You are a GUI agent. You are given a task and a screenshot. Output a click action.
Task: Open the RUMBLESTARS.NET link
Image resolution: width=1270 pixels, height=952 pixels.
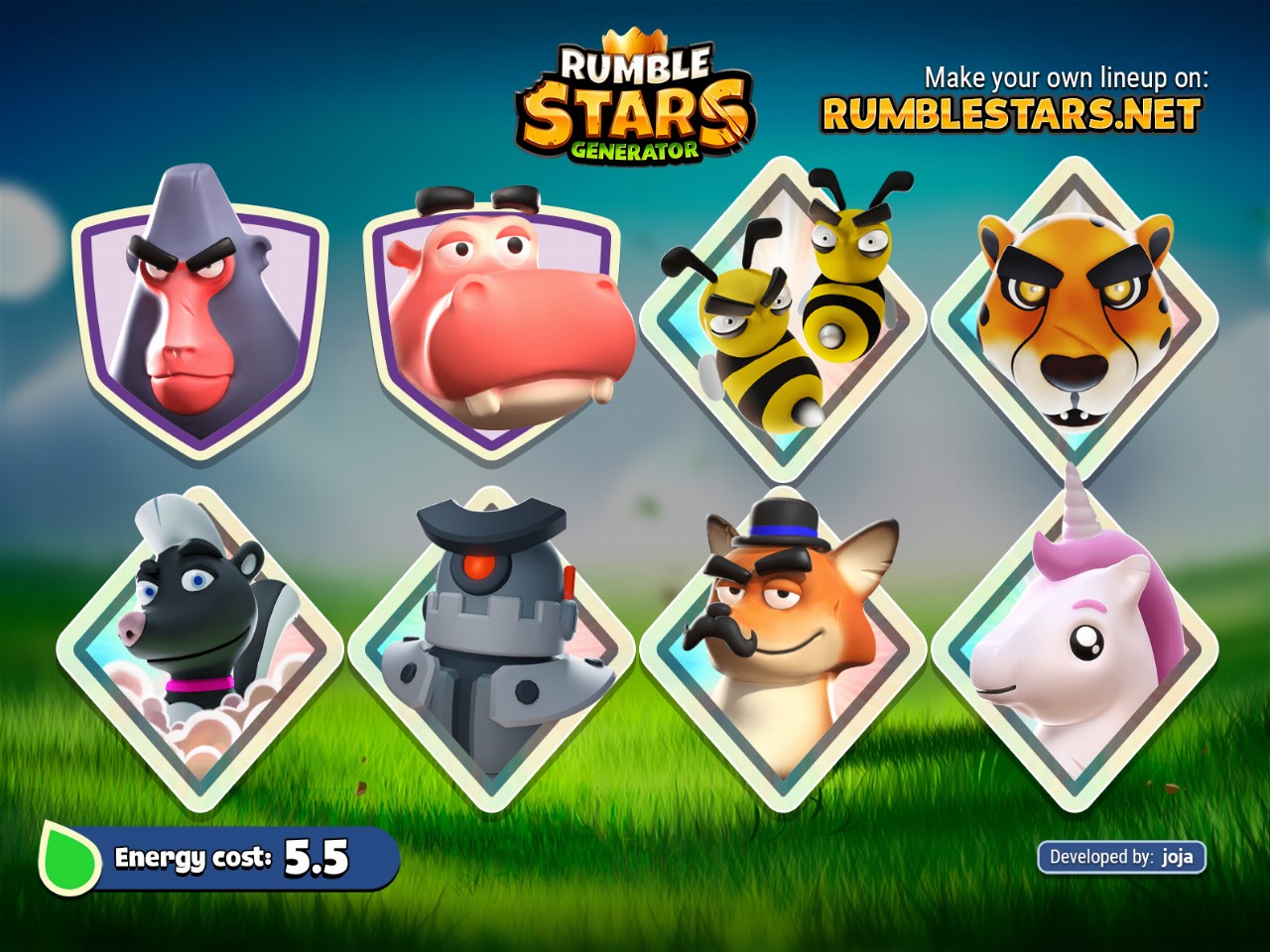pyautogui.click(x=1011, y=115)
